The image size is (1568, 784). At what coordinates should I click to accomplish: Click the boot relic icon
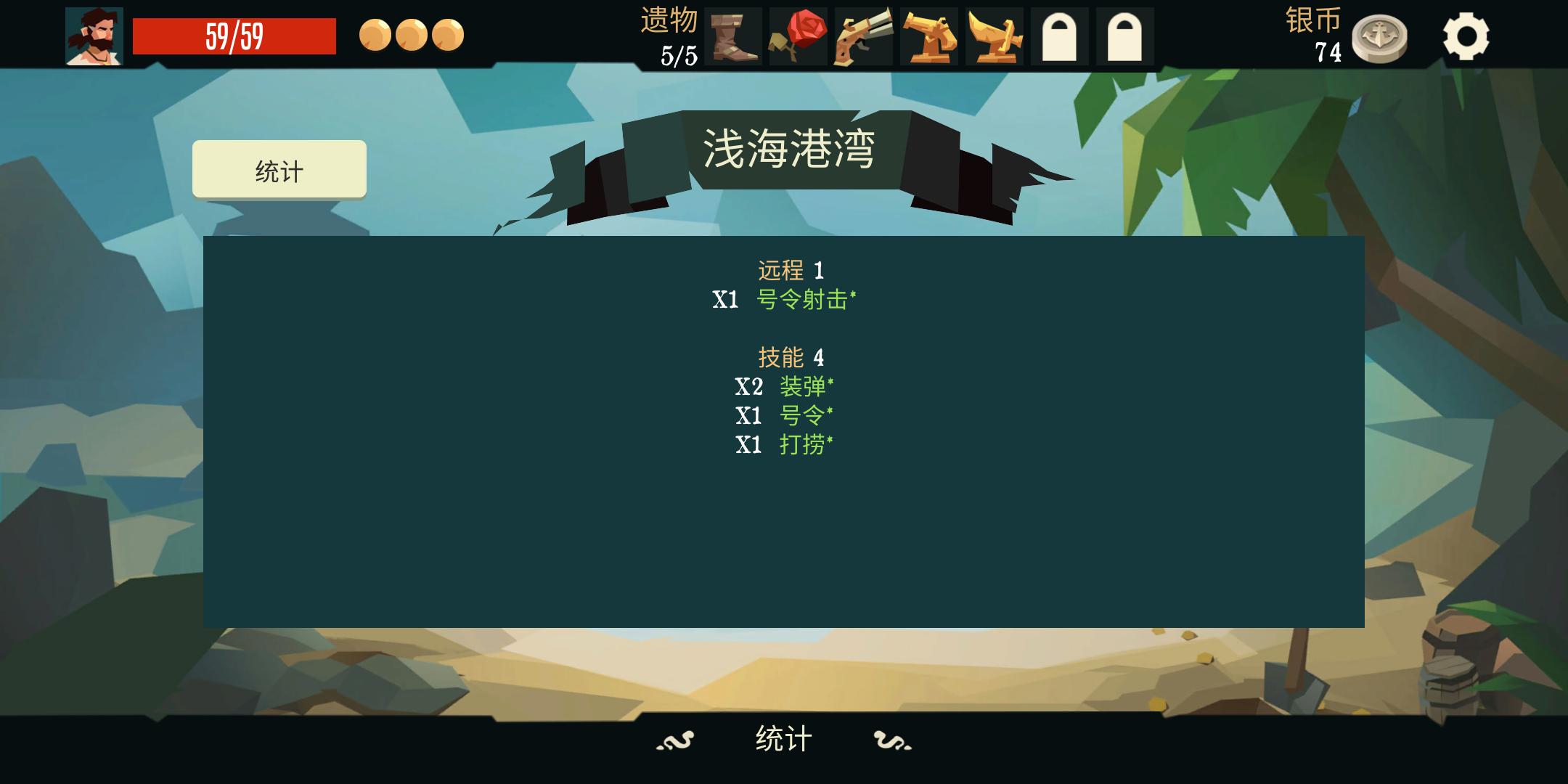[733, 36]
